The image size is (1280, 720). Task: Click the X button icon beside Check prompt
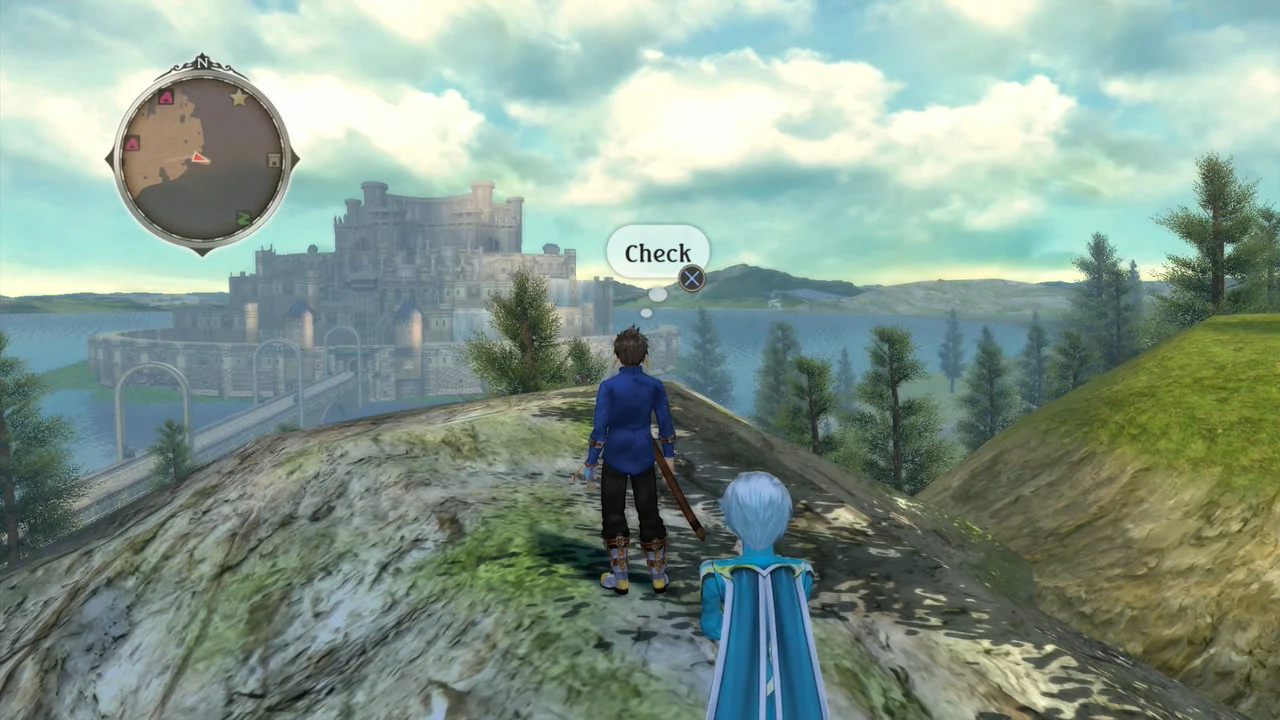[691, 278]
